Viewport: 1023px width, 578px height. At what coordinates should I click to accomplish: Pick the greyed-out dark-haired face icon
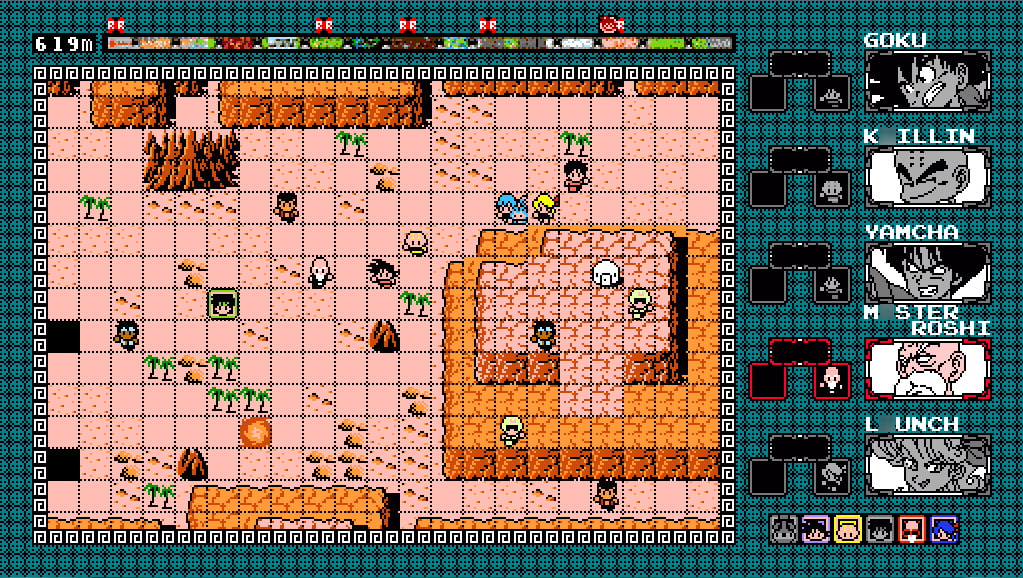pyautogui.click(x=880, y=529)
